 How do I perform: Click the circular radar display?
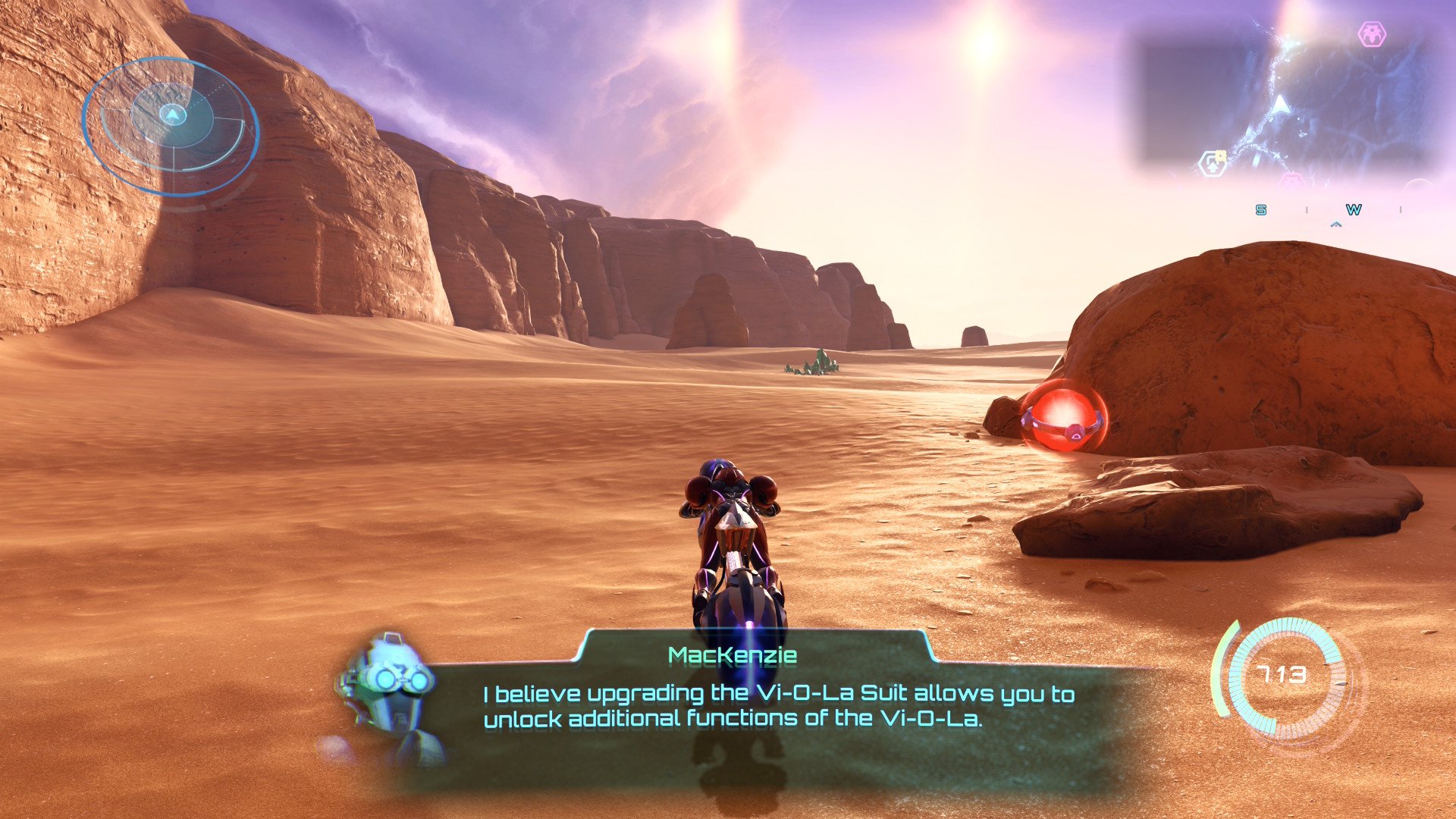pyautogui.click(x=171, y=126)
